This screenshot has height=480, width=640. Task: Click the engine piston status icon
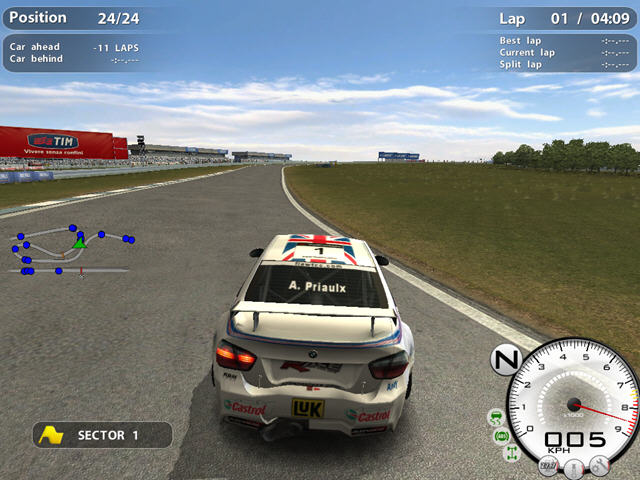(x=574, y=467)
